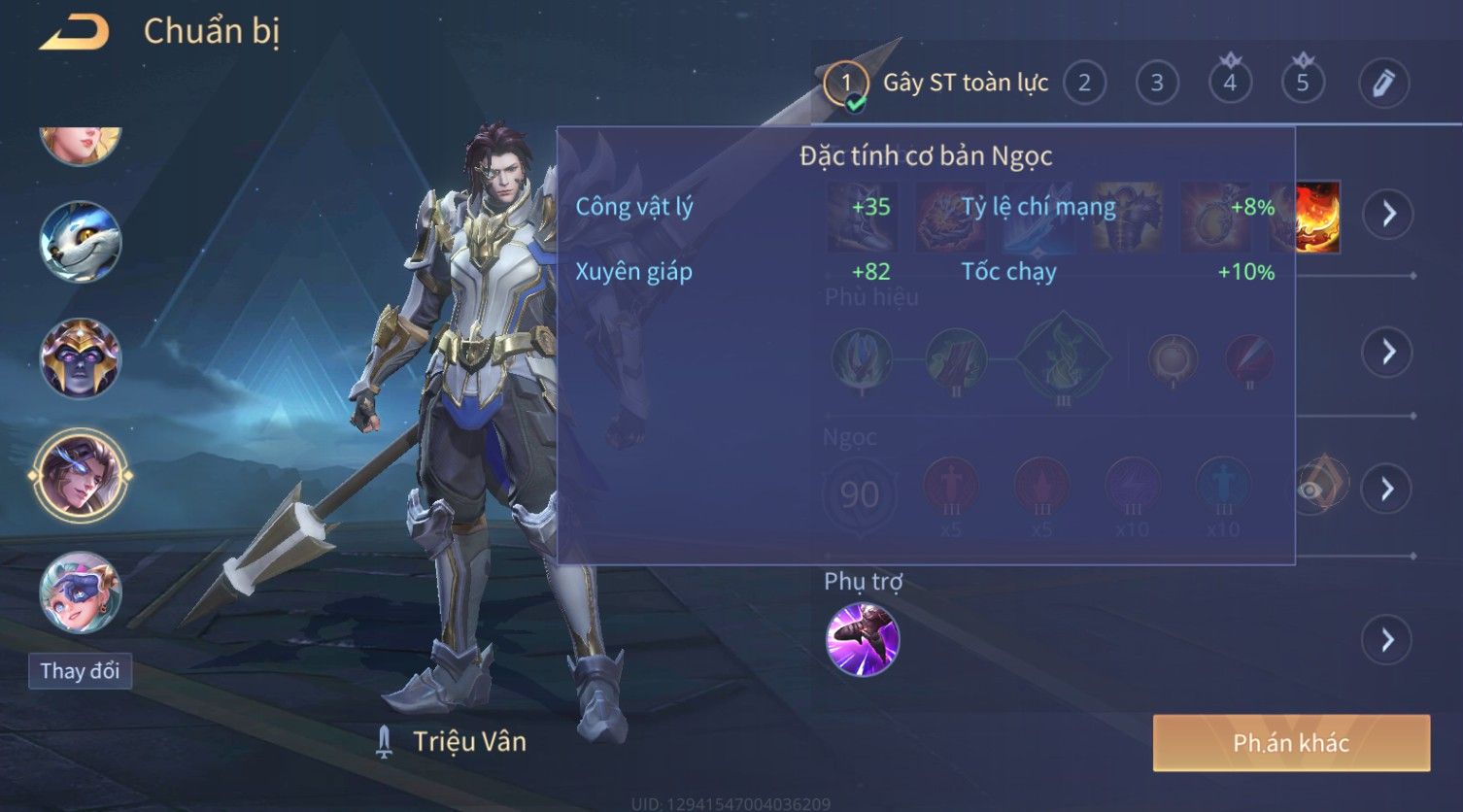Screen dimensions: 1463x812
Task: Choose build preset 5
Action: 1303,84
